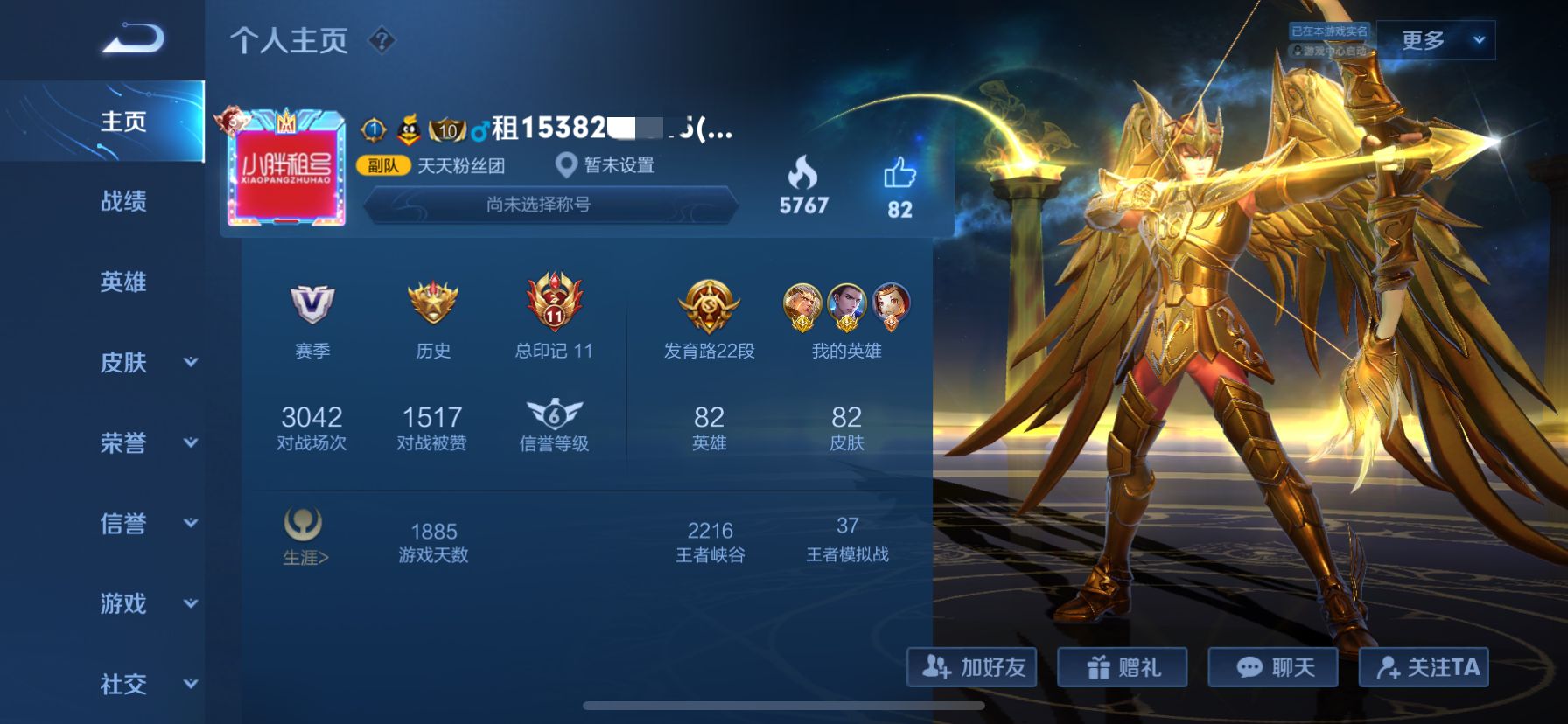Open the 英雄 sidebar tab
Screen dimensions: 1568x724
click(x=122, y=282)
